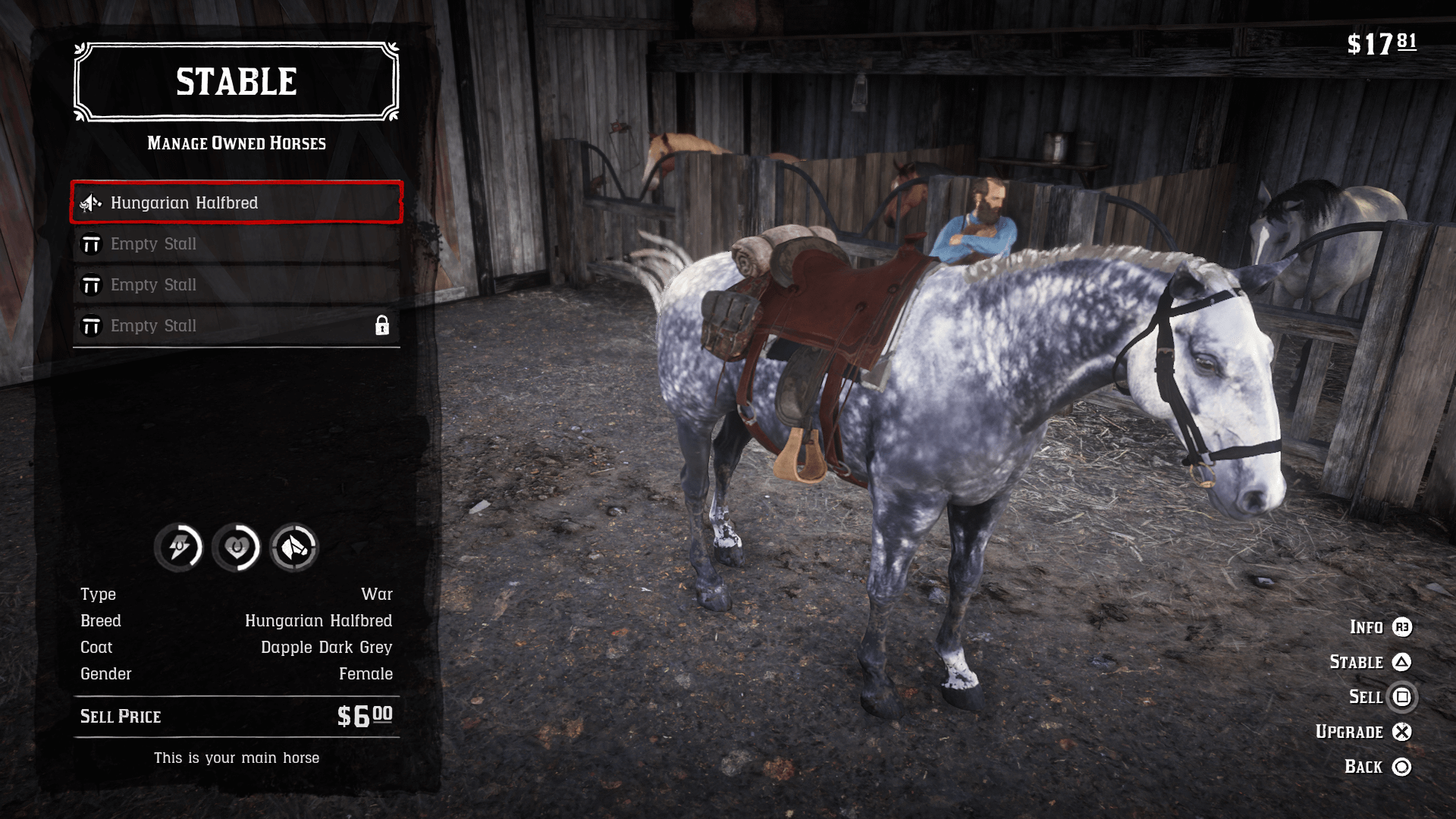The width and height of the screenshot is (1456, 819).
Task: Select the first Empty Stall slot
Action: point(235,243)
